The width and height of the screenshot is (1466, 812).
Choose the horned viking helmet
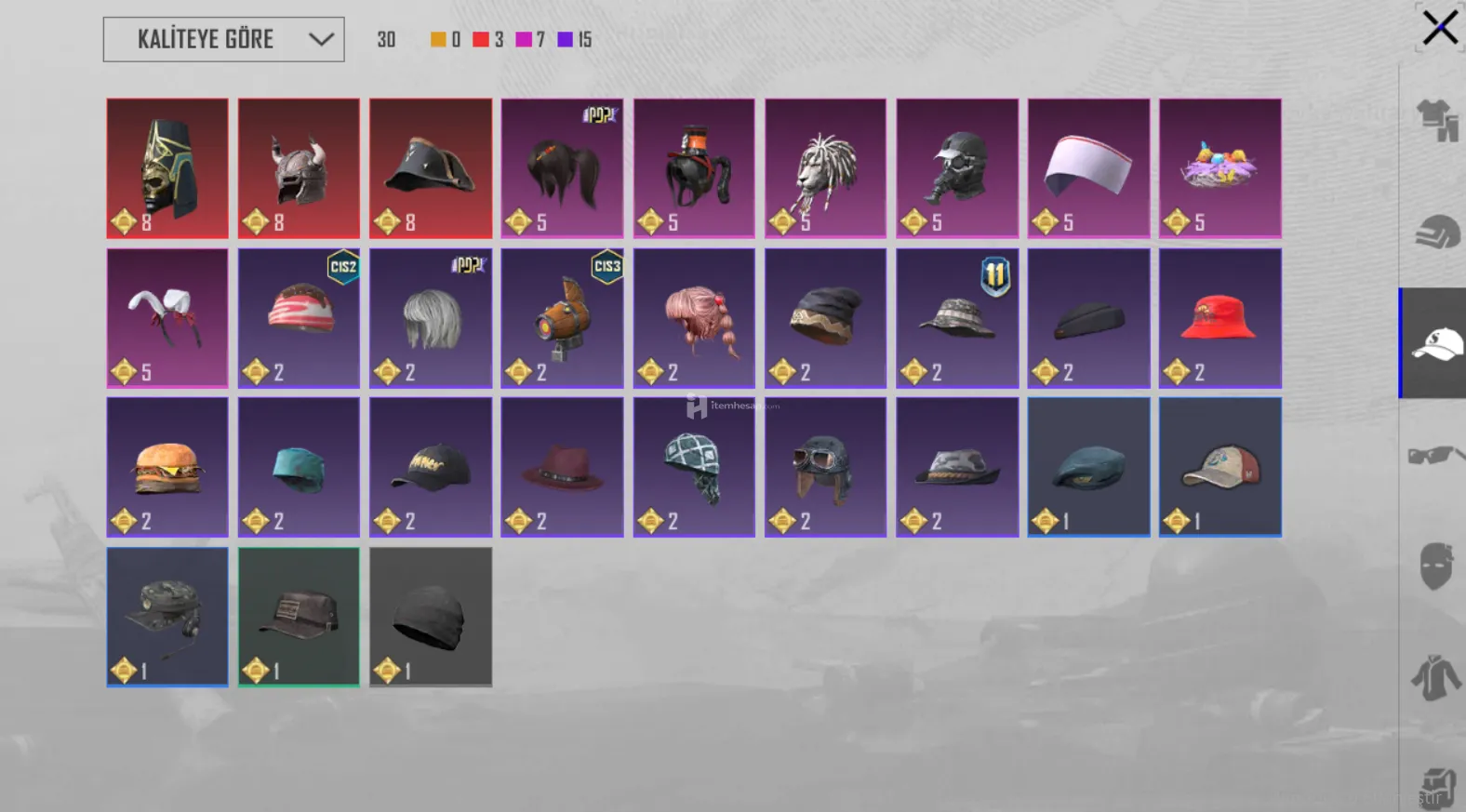(299, 168)
